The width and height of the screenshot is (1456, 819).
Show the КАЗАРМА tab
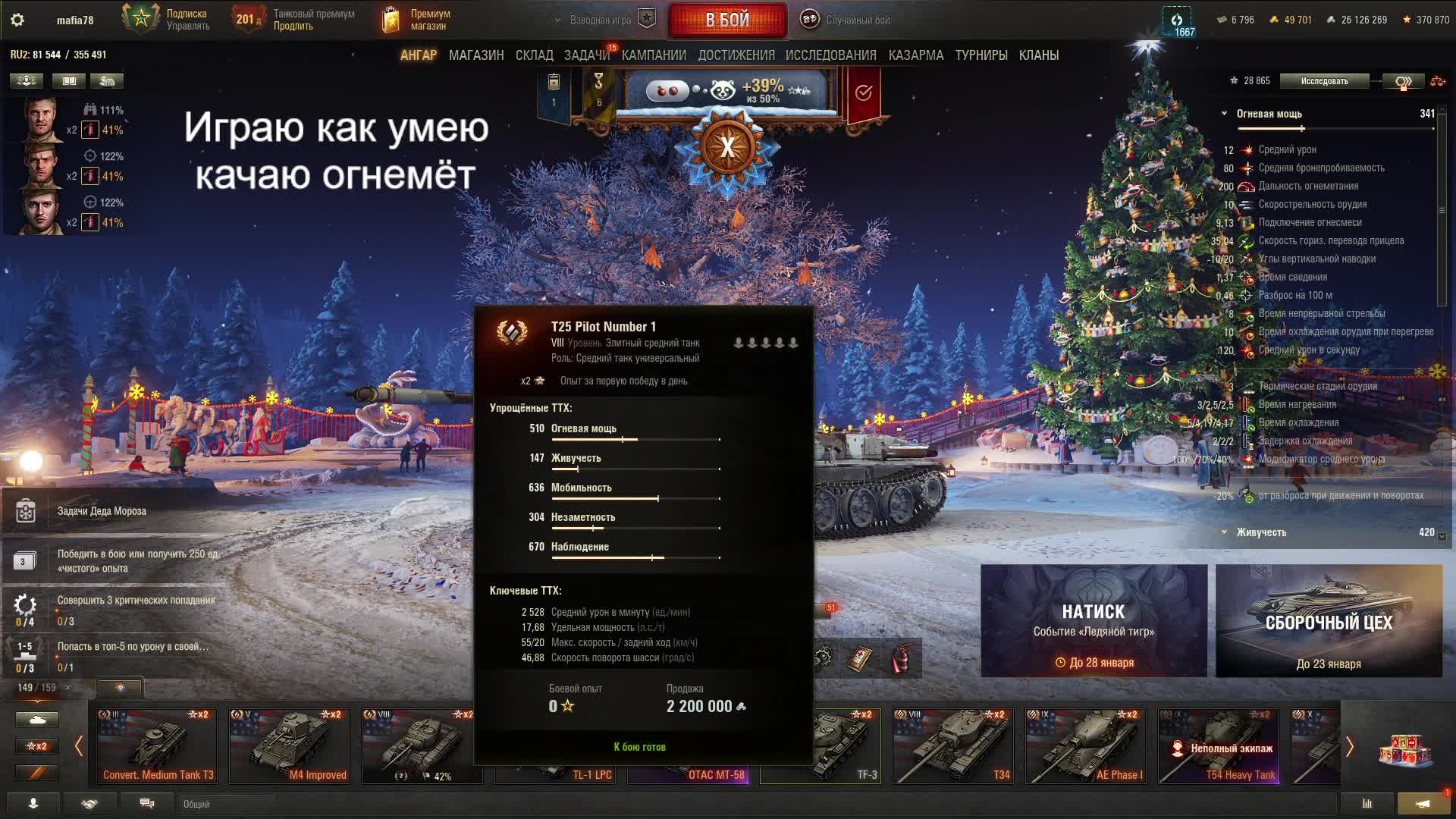pyautogui.click(x=915, y=55)
